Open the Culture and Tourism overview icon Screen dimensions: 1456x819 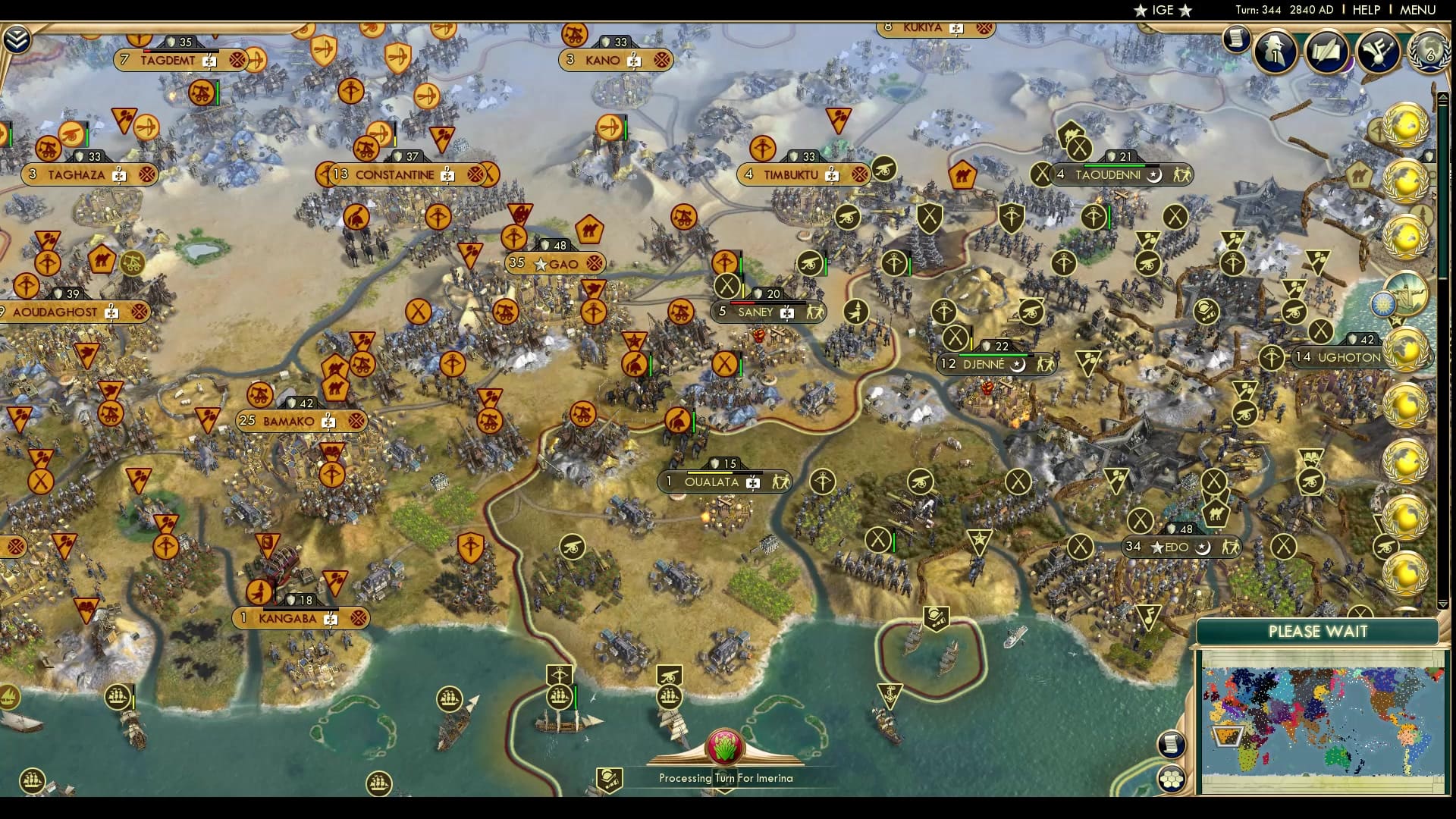point(1379,50)
